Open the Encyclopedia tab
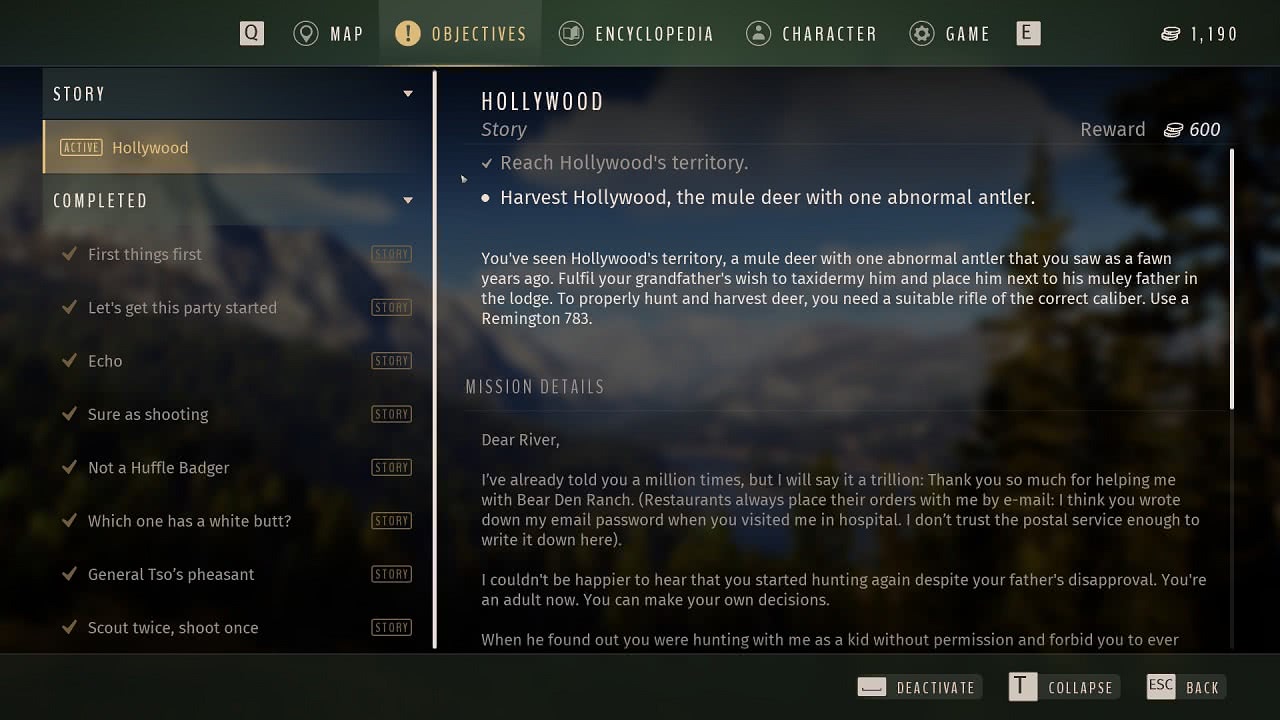Viewport: 1280px width, 720px height. pyautogui.click(x=636, y=34)
